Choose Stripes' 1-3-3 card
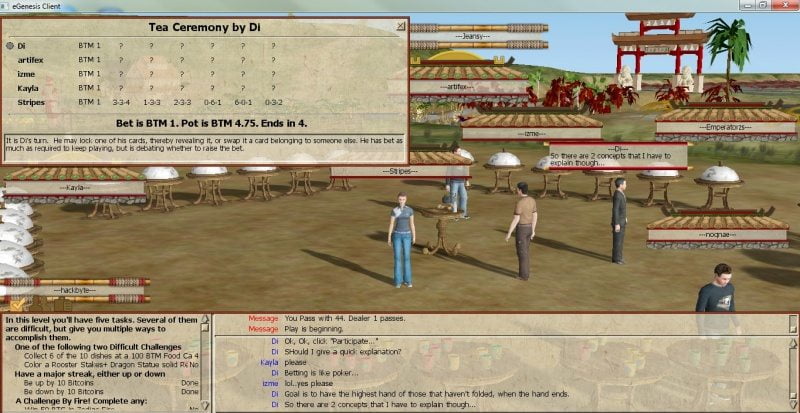 [152, 102]
